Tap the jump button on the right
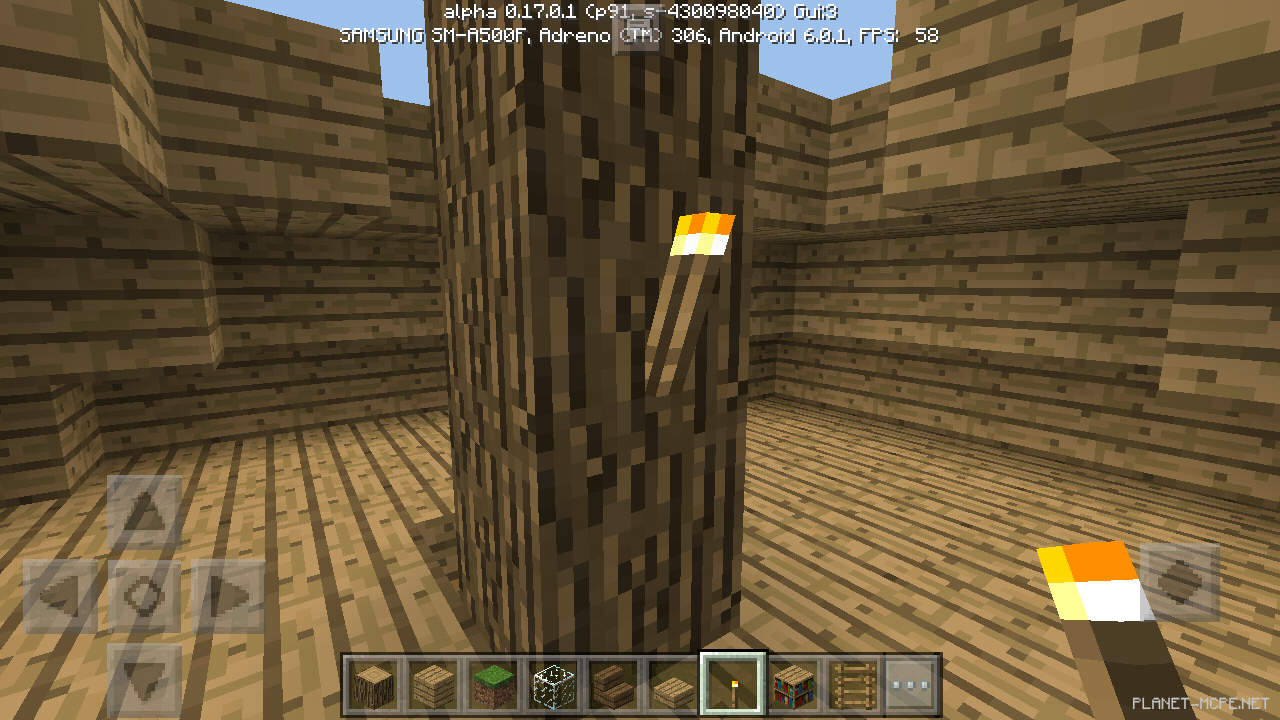 pos(1180,583)
